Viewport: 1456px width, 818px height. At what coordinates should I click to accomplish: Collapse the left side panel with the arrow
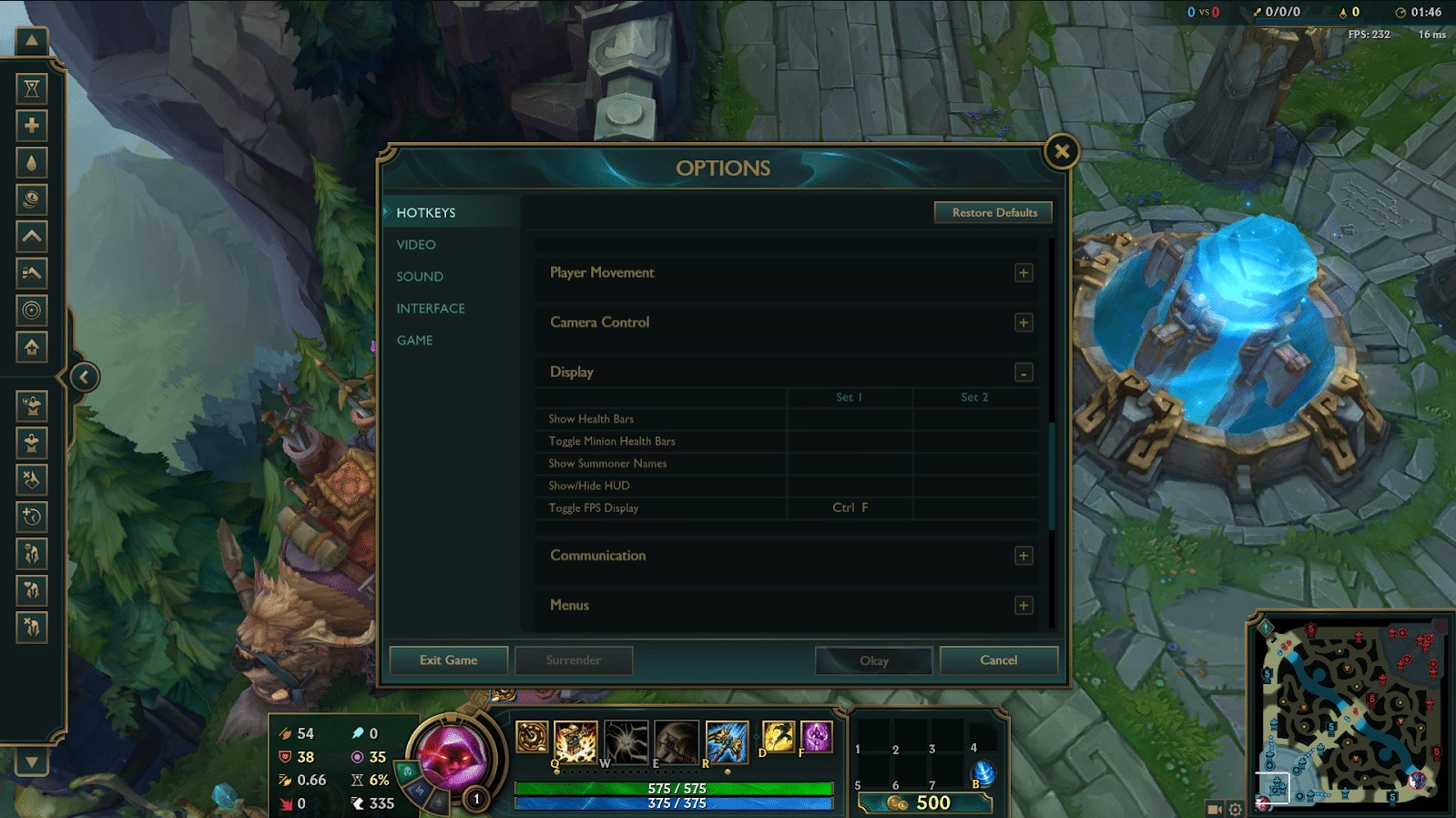coord(84,377)
